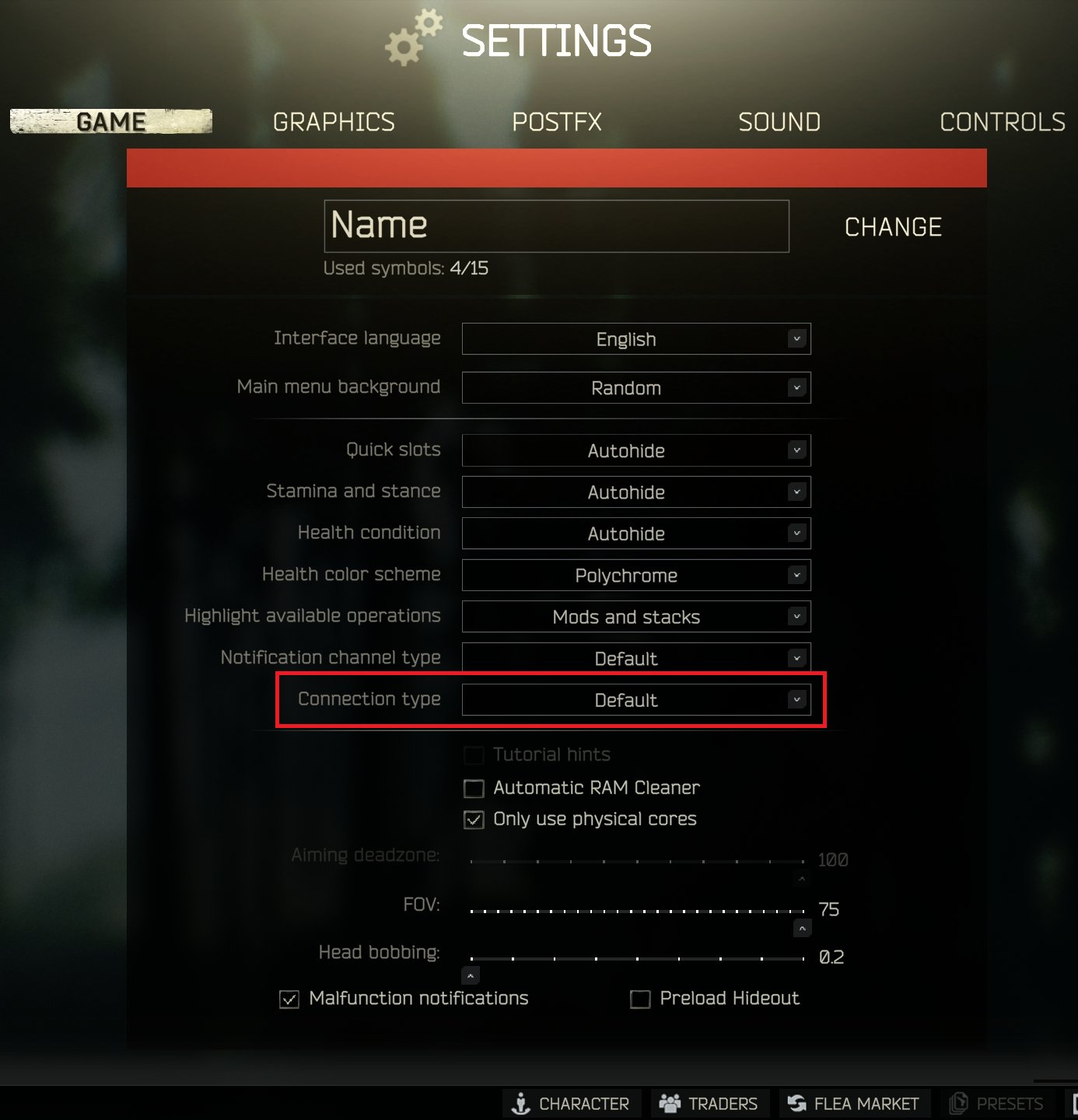The height and width of the screenshot is (1120, 1078).
Task: Uncheck Malfunction notifications
Action: (289, 999)
